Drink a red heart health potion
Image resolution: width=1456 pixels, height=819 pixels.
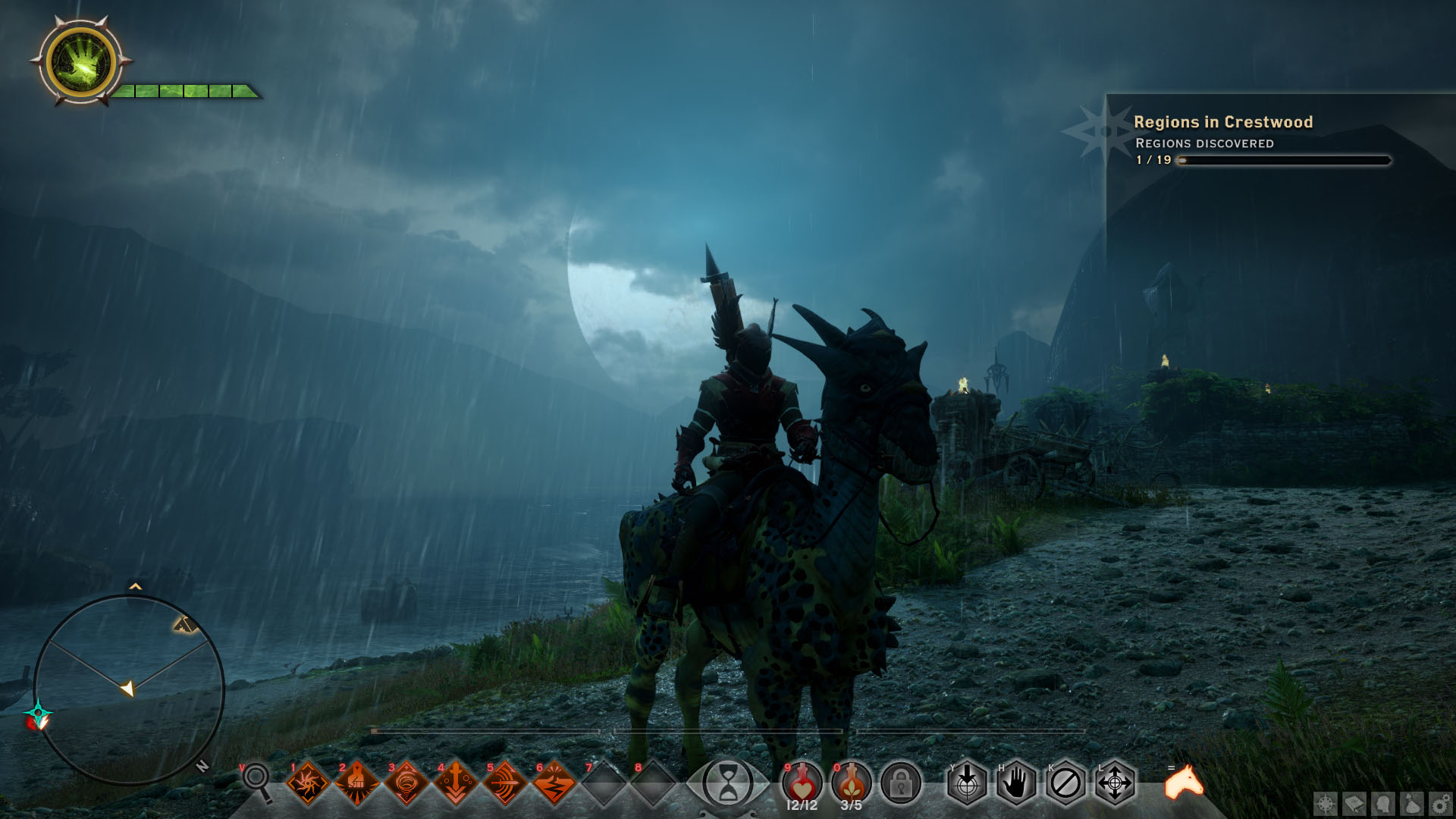(x=802, y=783)
